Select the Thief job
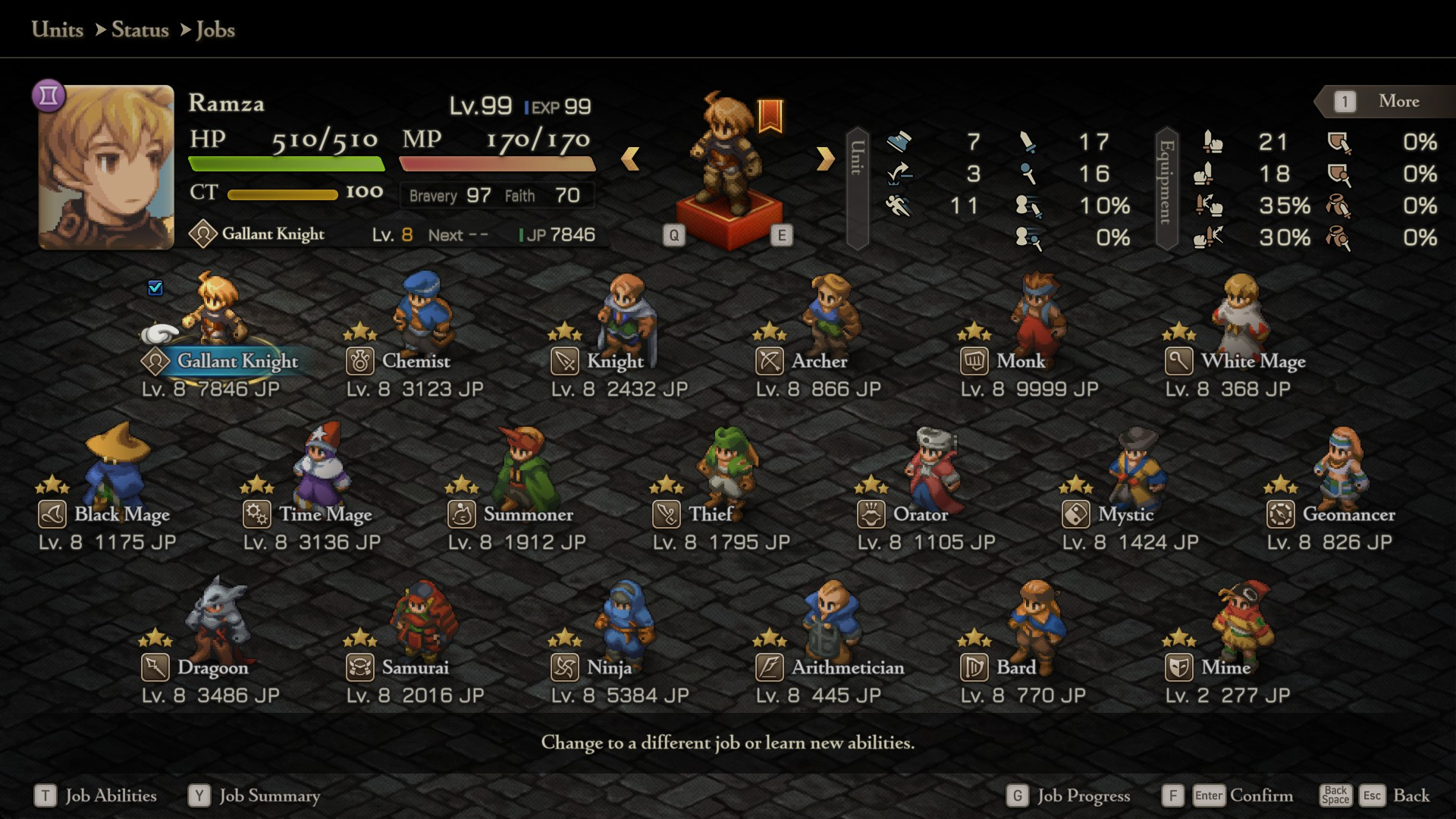1456x819 pixels. click(711, 514)
